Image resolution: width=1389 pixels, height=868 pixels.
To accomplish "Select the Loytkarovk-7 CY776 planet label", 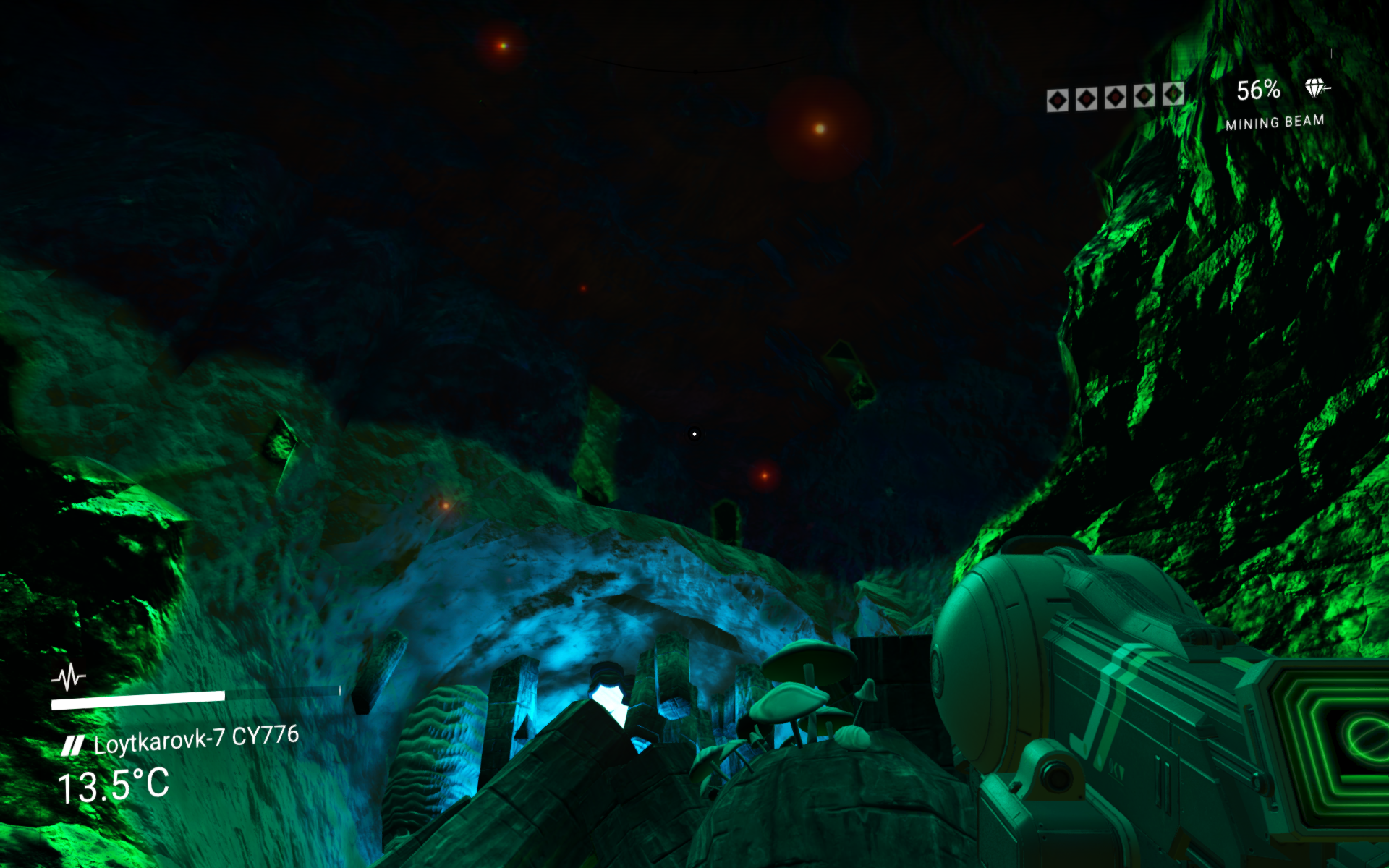I will click(x=195, y=739).
